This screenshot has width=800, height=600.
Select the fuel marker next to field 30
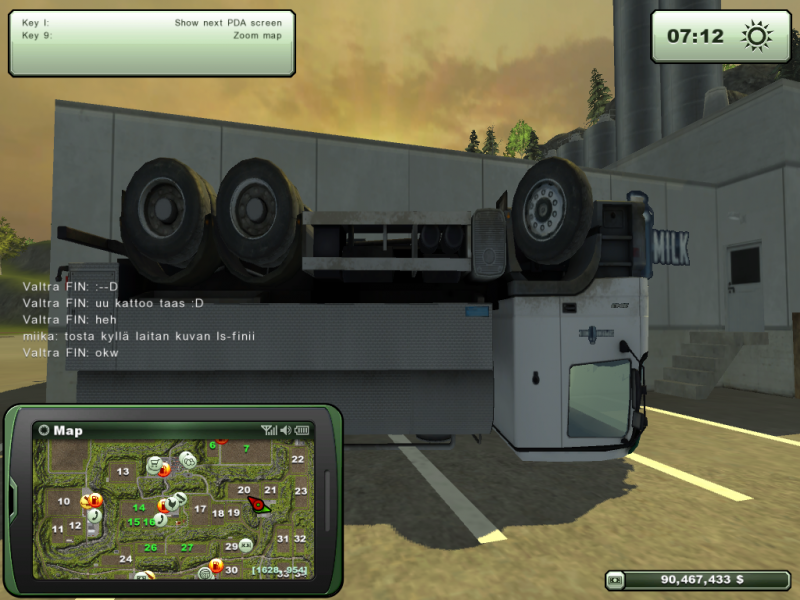pyautogui.click(x=216, y=565)
